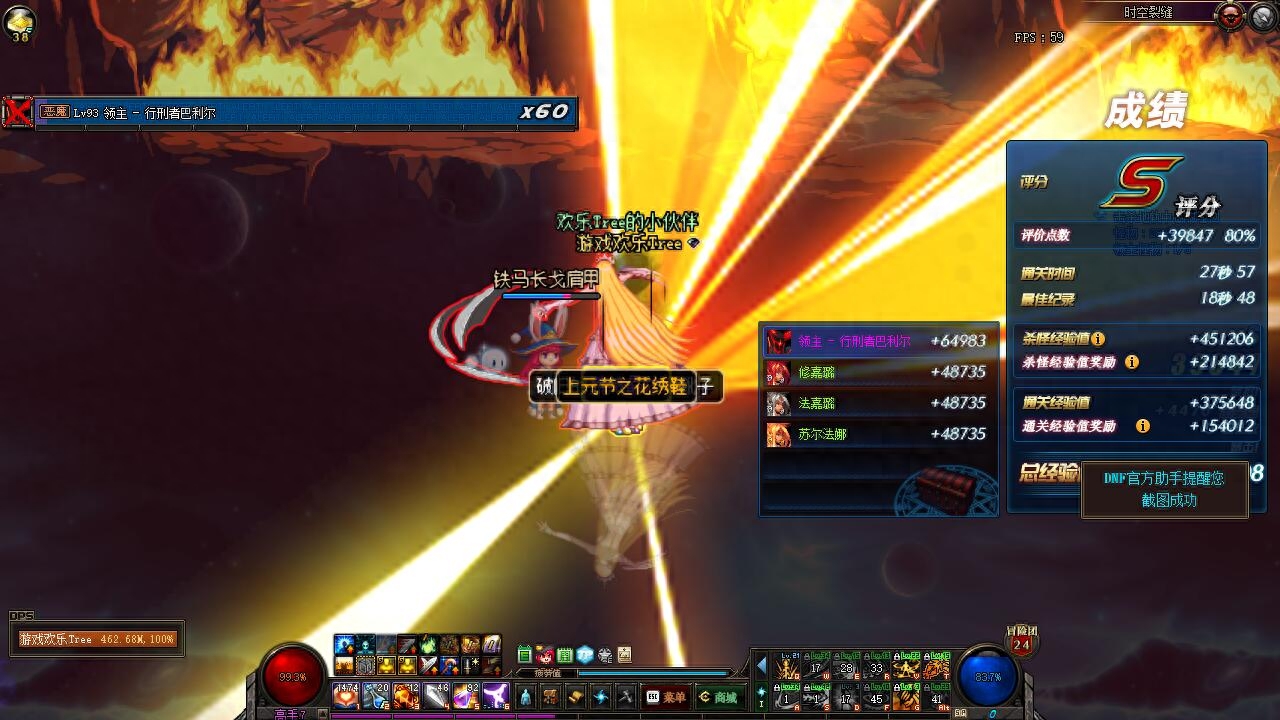Open the character silhouette menu icon
This screenshot has height=720, width=1280.
tap(526, 697)
